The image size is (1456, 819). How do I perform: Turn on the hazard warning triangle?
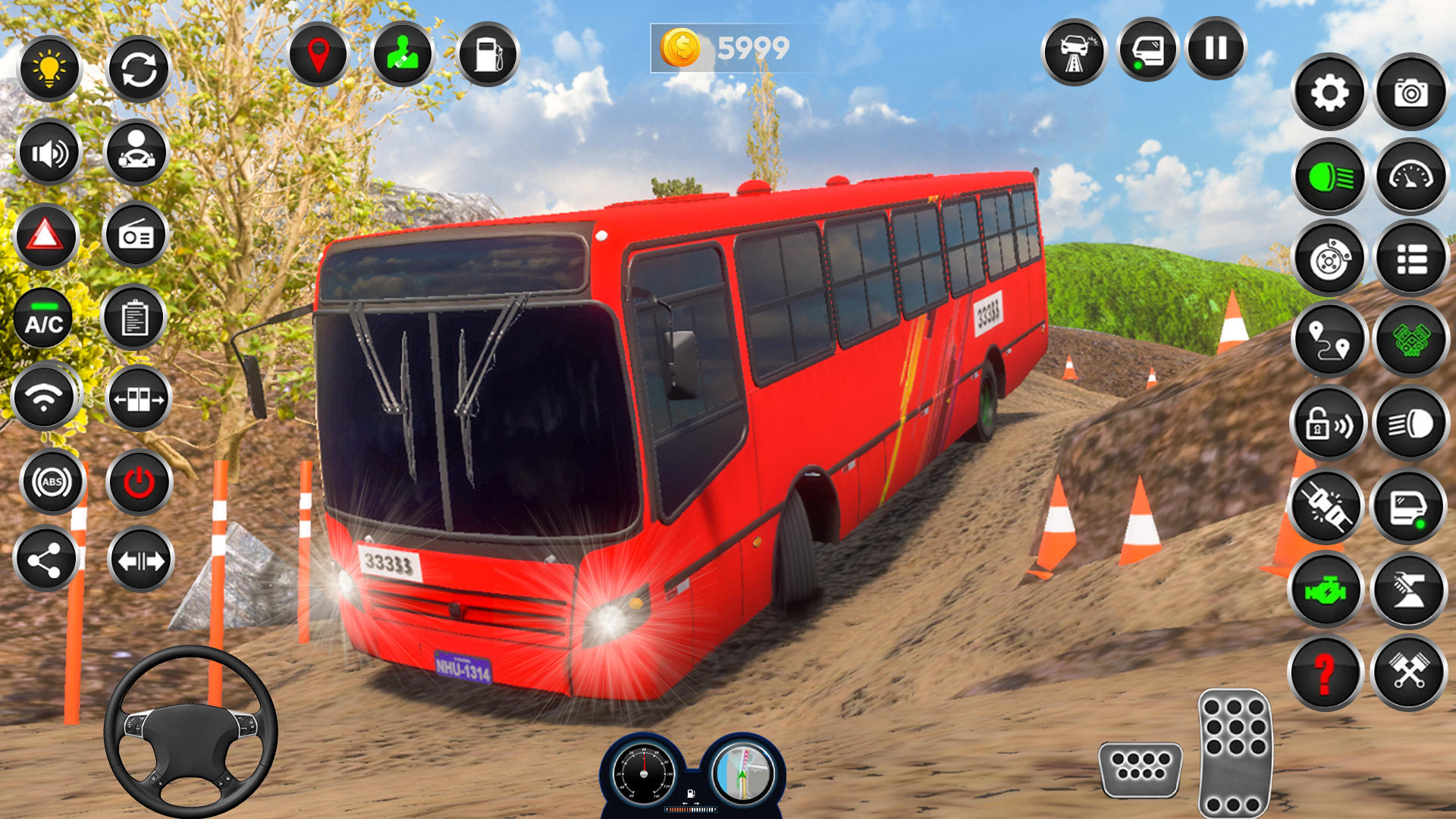pyautogui.click(x=46, y=237)
